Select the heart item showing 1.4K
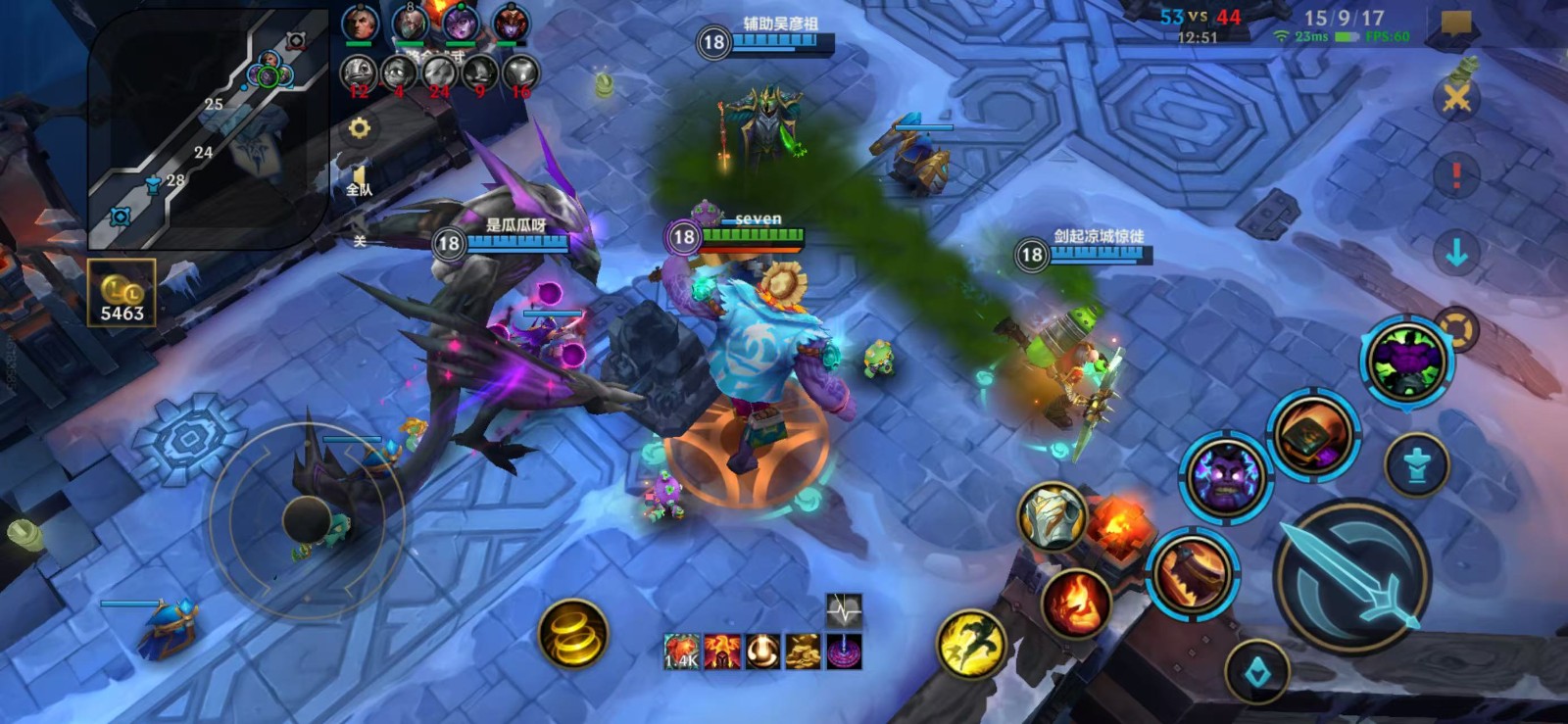This screenshot has height=724, width=1568. 681,652
